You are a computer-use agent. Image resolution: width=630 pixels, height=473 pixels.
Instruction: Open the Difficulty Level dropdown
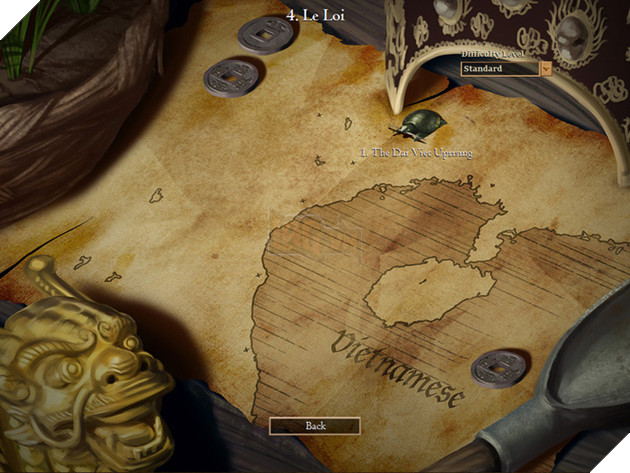(x=545, y=69)
